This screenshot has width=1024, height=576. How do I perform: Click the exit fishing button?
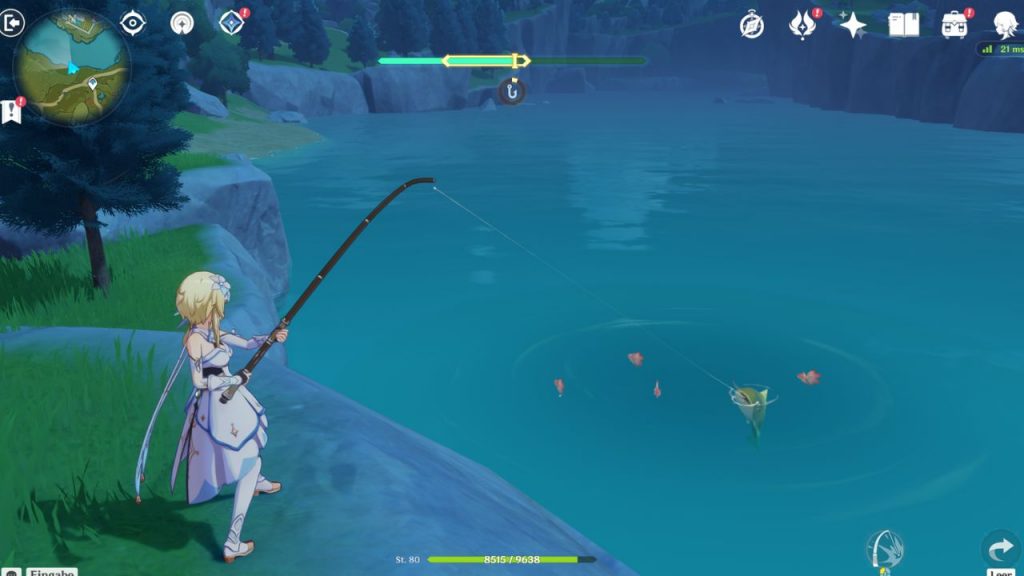pyautogui.click(x=12, y=24)
